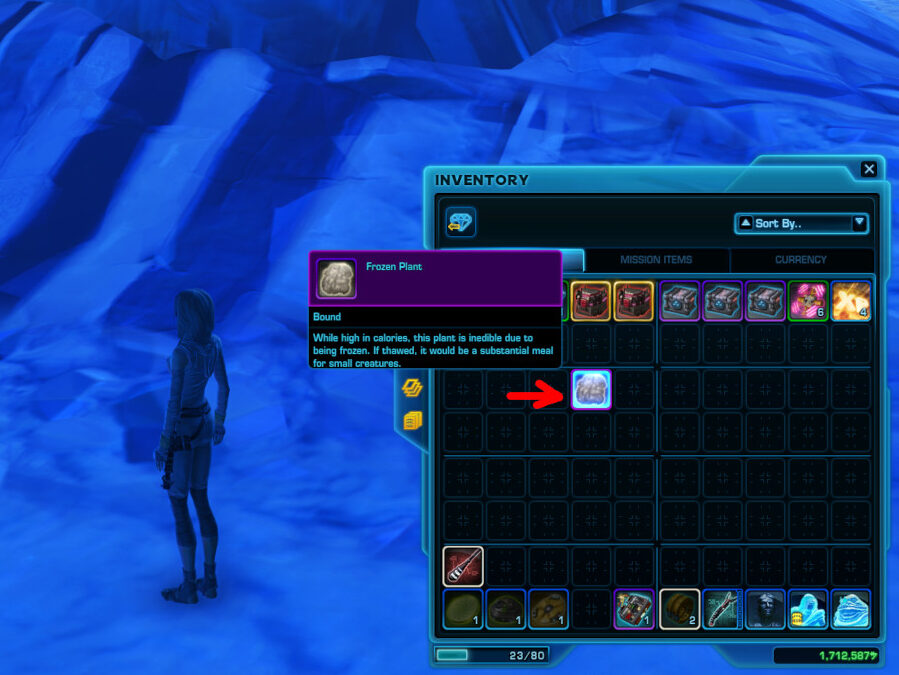The width and height of the screenshot is (899, 675).
Task: Select the stone face statue item
Action: [x=765, y=609]
